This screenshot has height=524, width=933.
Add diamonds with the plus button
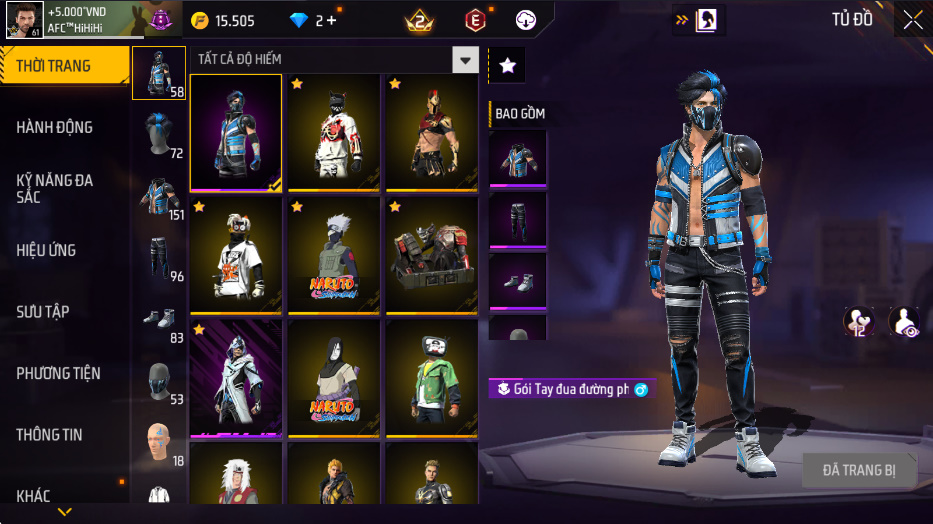332,20
